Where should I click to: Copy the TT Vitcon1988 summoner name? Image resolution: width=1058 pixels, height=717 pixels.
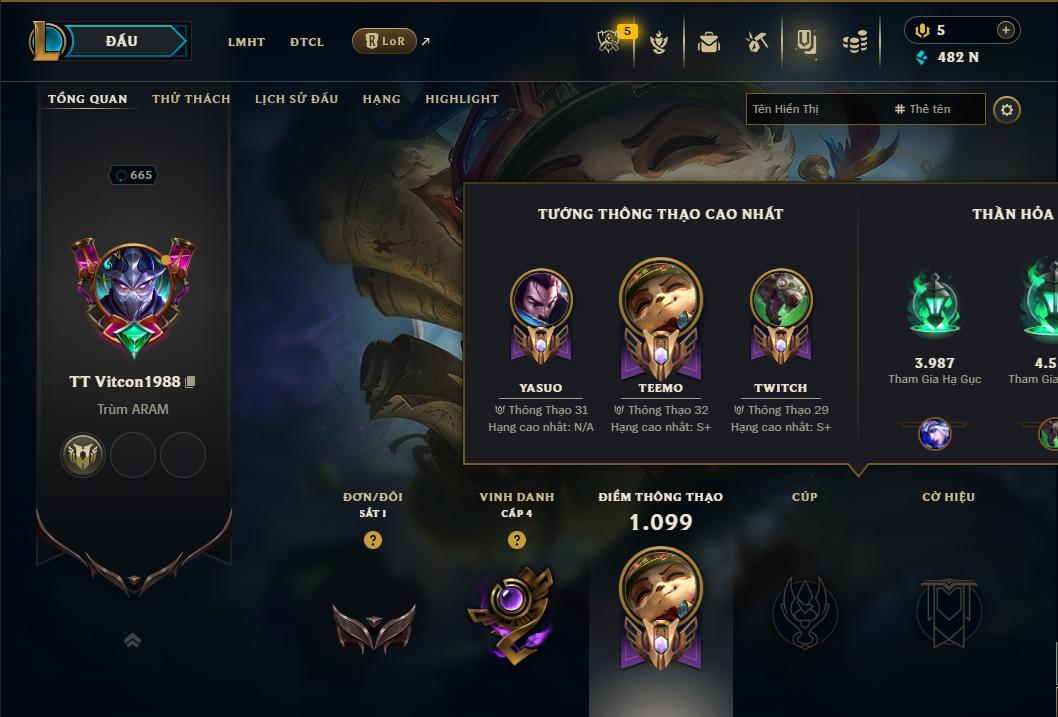pos(190,382)
